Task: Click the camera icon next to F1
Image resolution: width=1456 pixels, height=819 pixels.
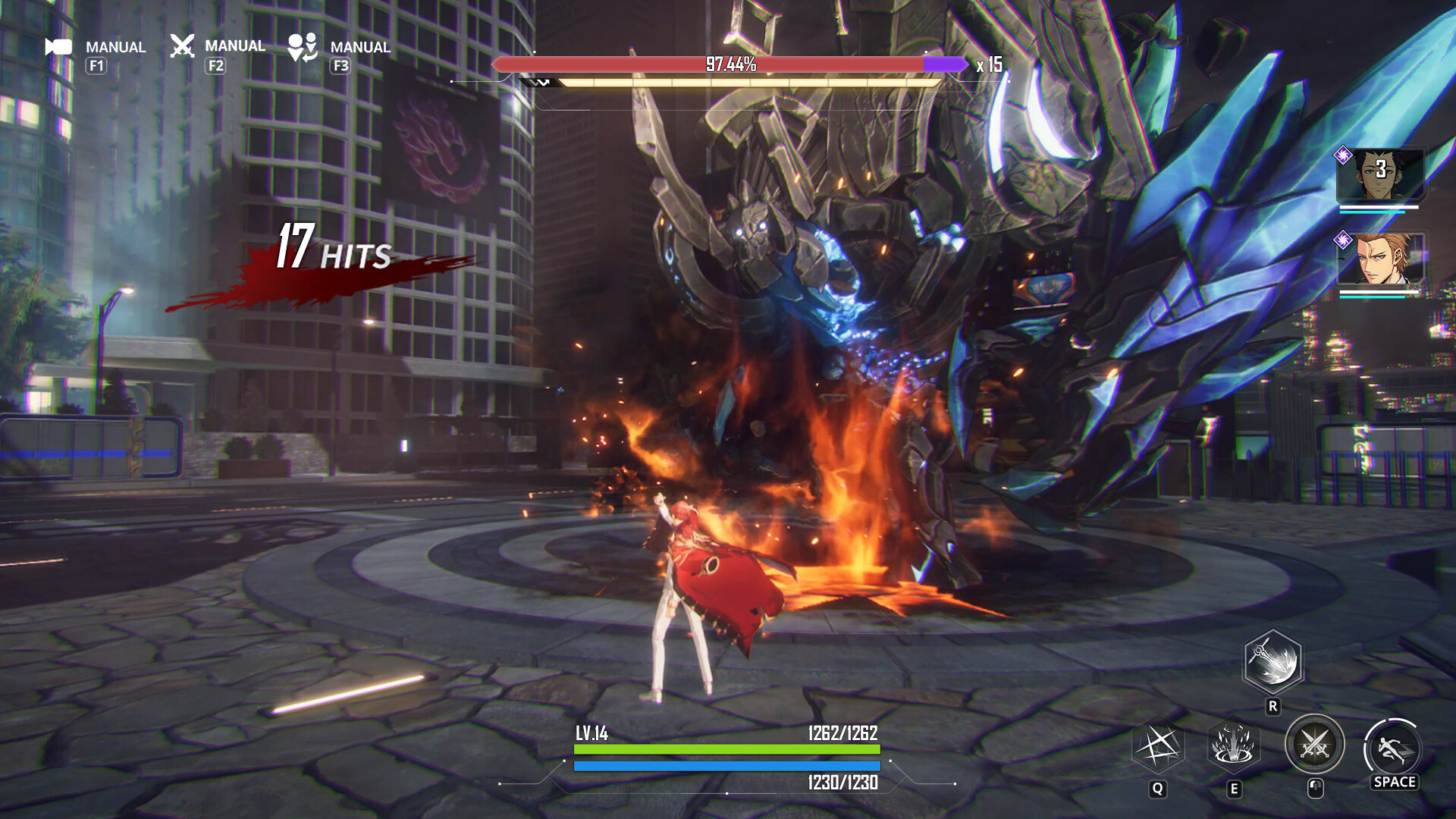Action: click(59, 47)
